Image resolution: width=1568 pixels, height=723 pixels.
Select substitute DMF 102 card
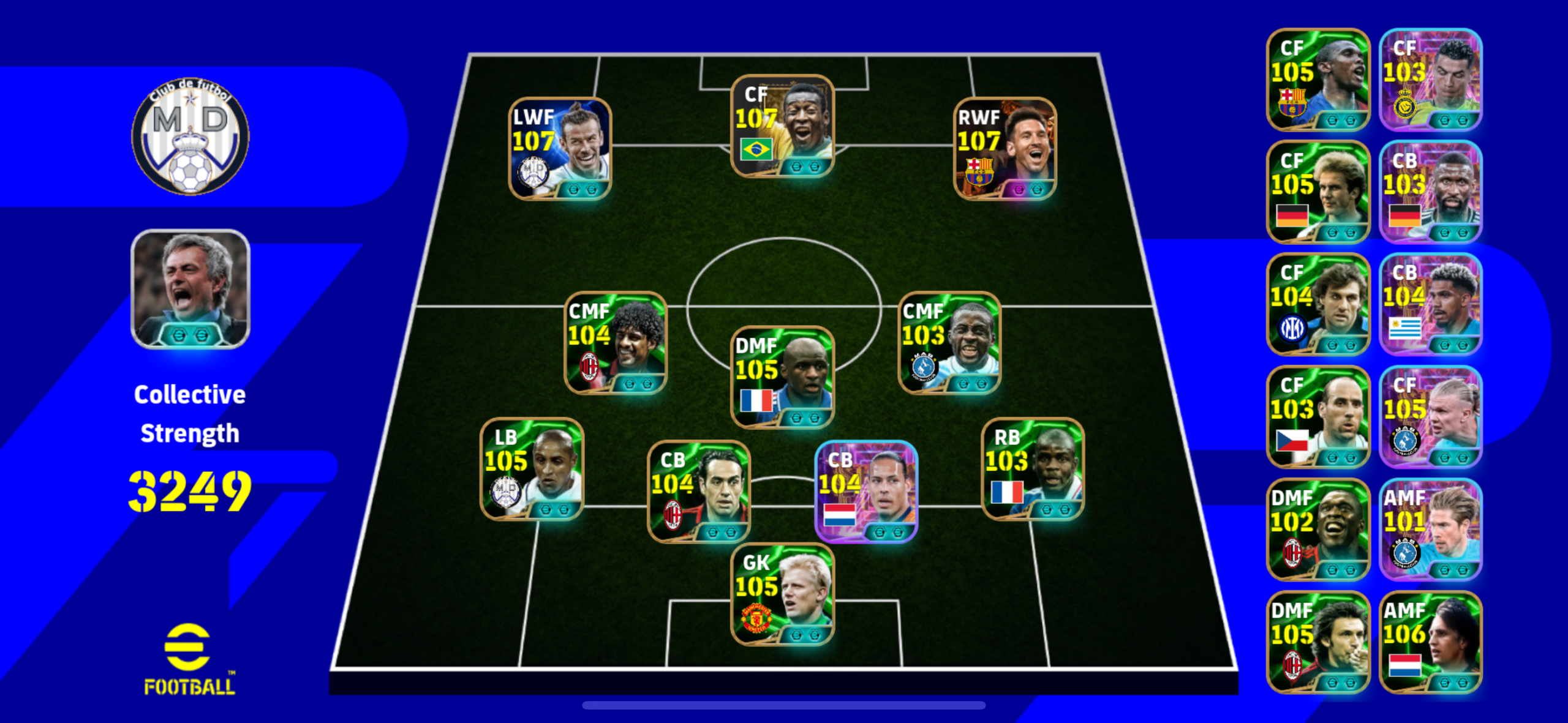1317,530
